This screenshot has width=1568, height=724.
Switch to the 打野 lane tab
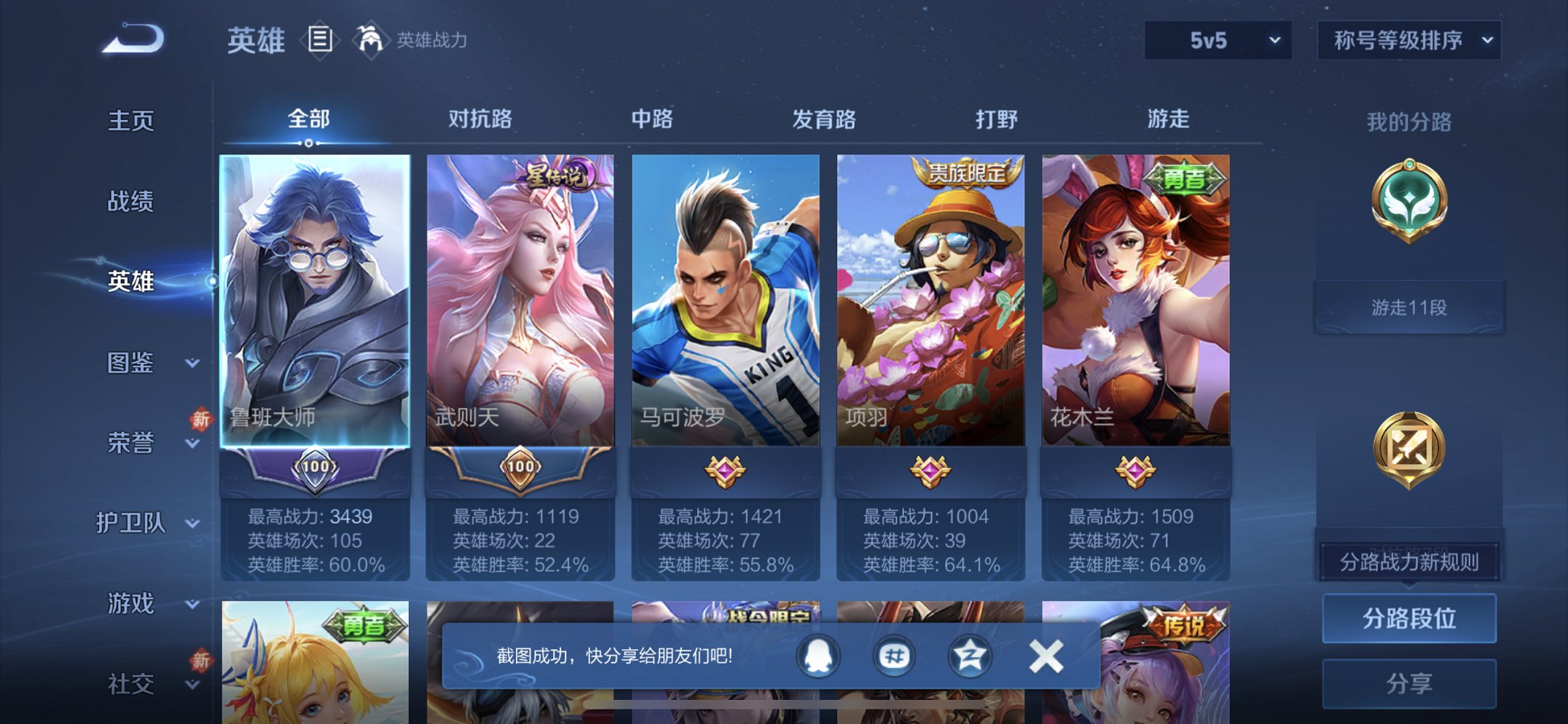click(x=998, y=119)
